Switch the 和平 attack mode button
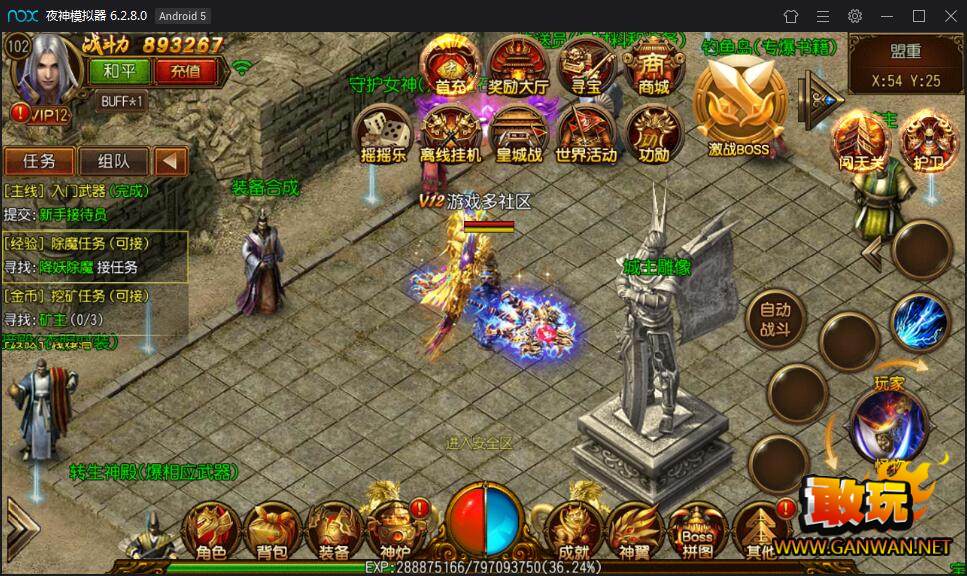967x576 pixels. coord(119,71)
